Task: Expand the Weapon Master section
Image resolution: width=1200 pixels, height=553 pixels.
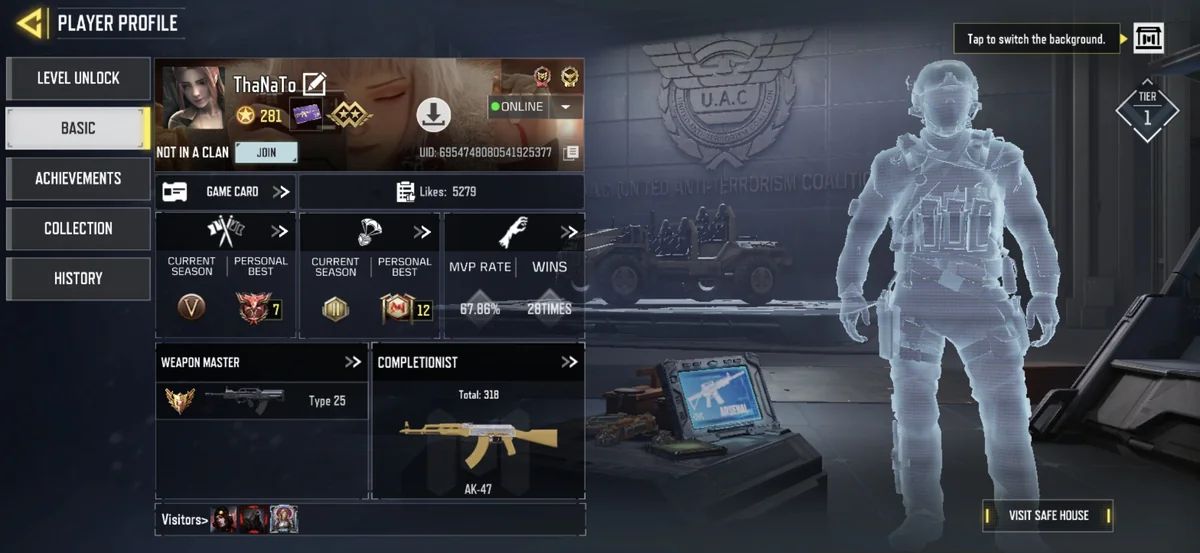Action: click(353, 362)
